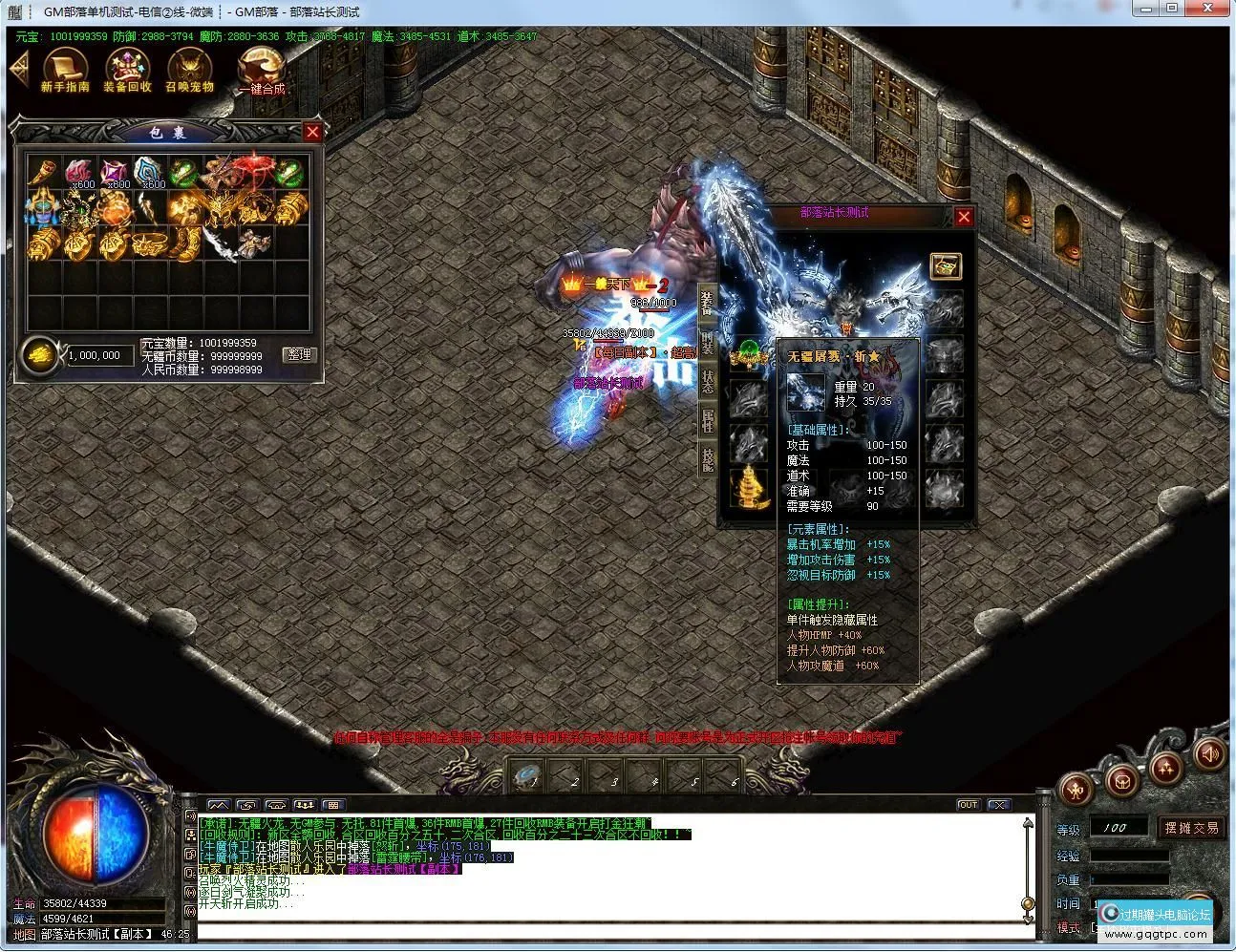The height and width of the screenshot is (952, 1236).
Task: Activate the 一键合成 one-click synthesis icon
Action: pyautogui.click(x=262, y=67)
